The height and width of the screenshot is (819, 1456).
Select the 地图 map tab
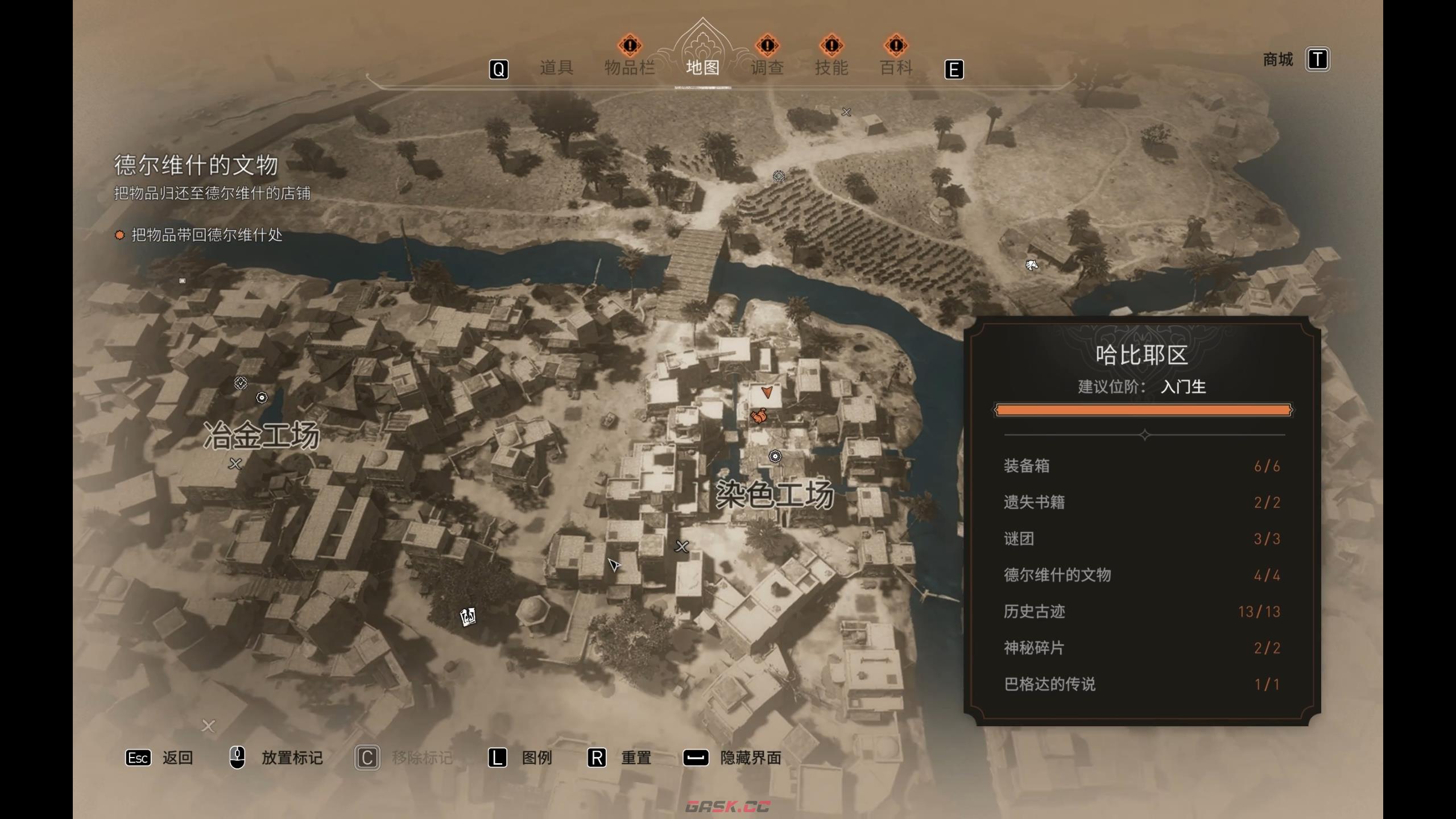702,68
